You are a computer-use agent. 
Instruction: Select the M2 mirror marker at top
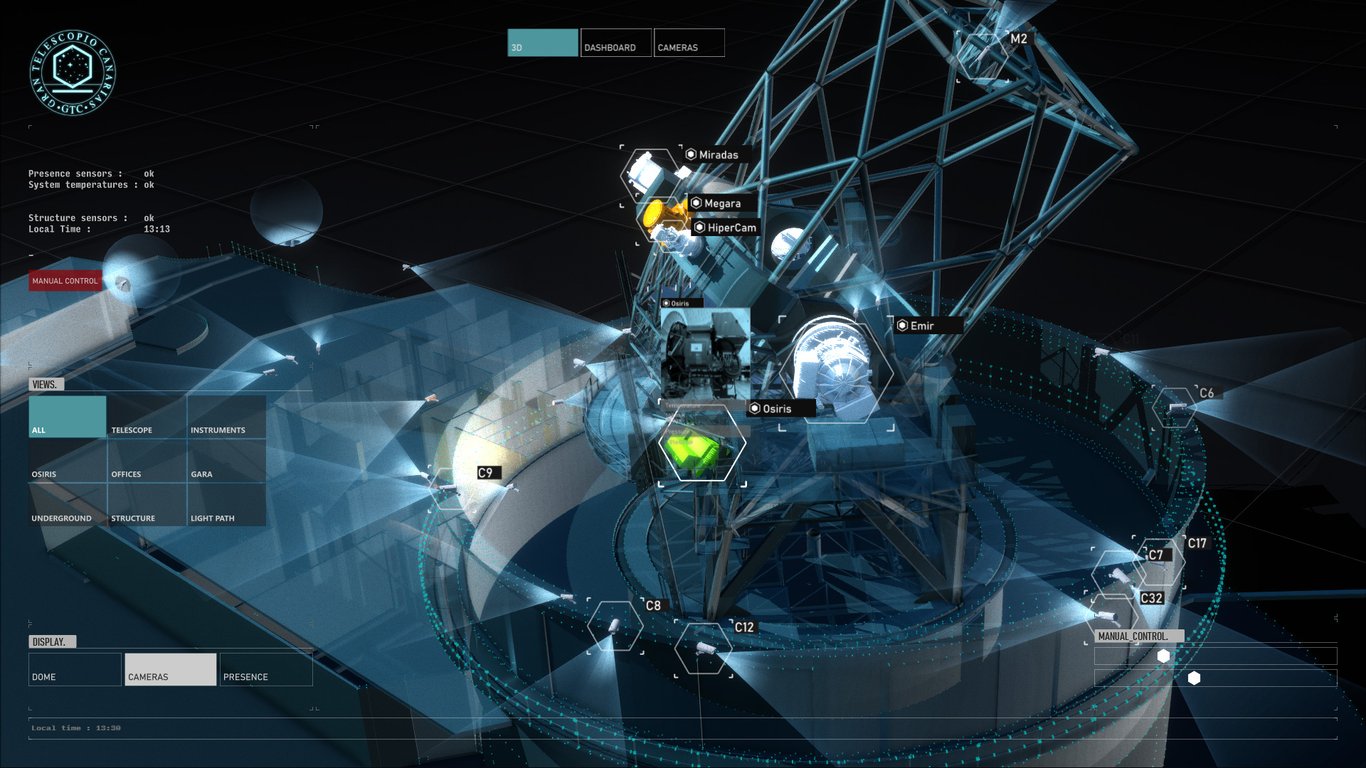[1020, 37]
